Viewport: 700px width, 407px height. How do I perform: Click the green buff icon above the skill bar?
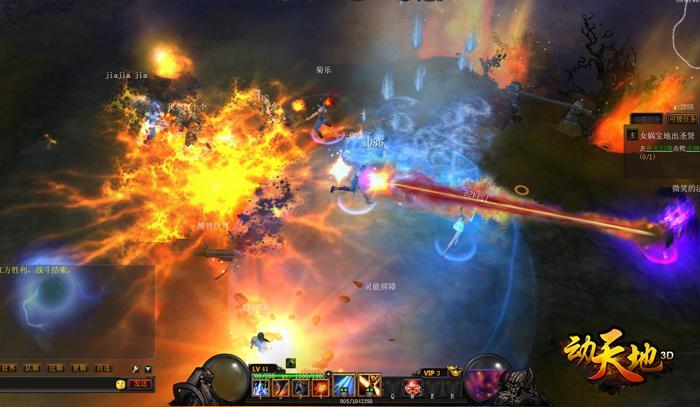291,364
